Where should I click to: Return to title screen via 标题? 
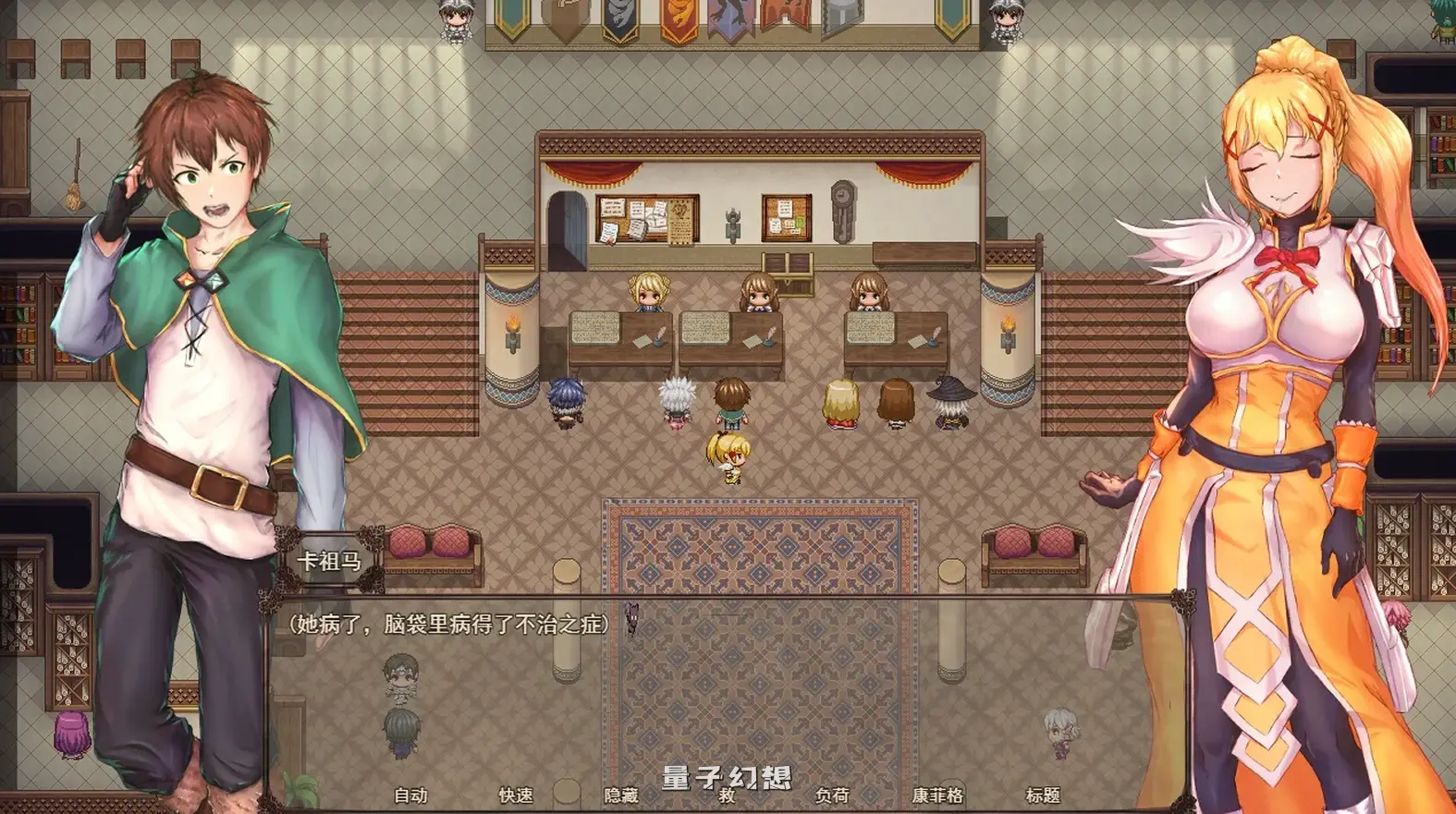[x=1044, y=793]
